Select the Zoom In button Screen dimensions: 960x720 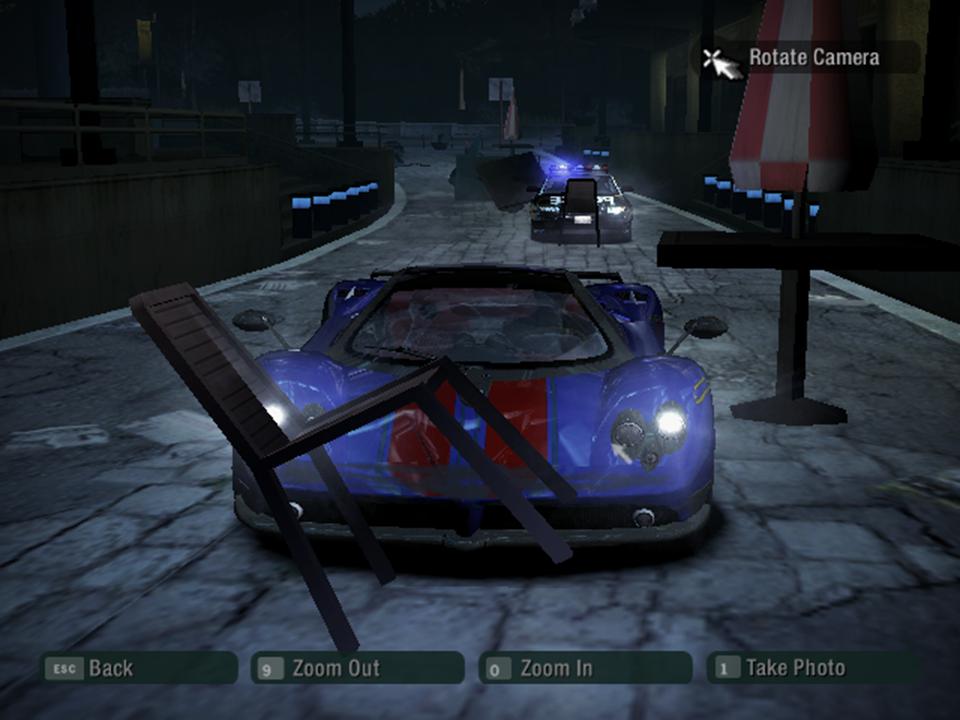[x=584, y=668]
